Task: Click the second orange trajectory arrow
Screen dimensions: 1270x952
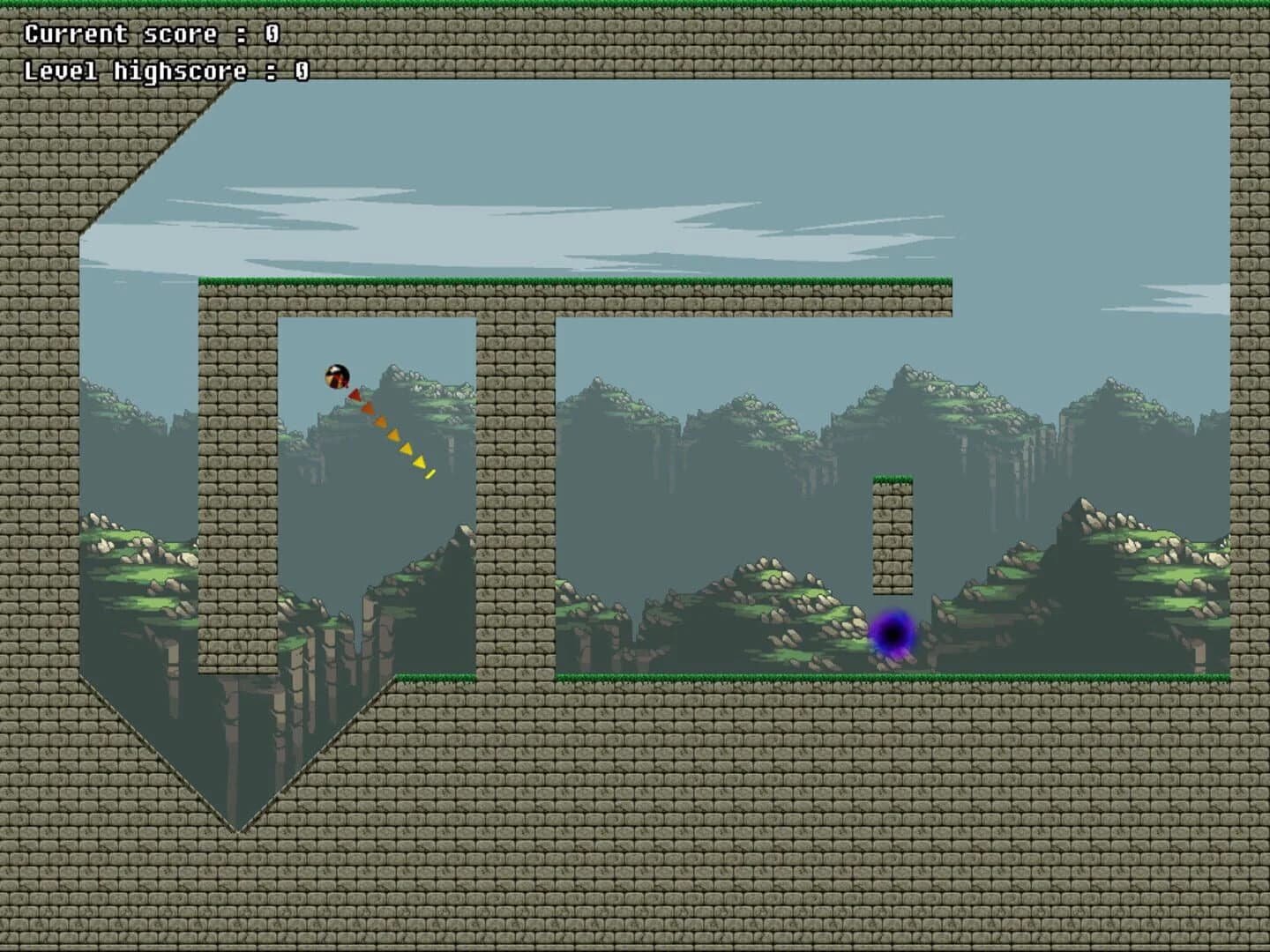Action: tap(380, 421)
